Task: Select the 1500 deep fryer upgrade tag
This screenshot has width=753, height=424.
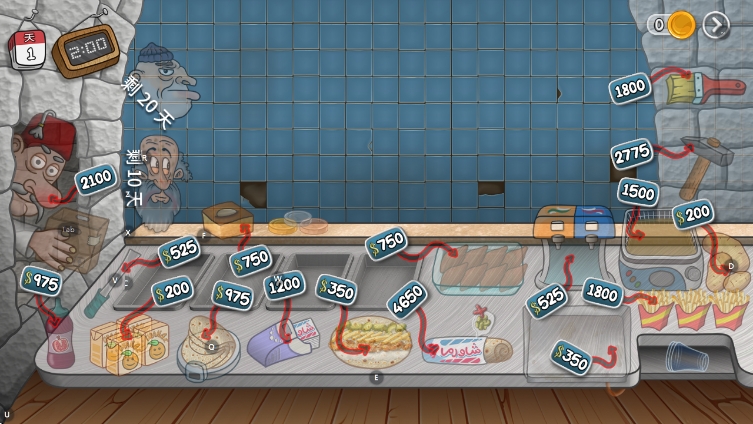Action: (x=637, y=191)
